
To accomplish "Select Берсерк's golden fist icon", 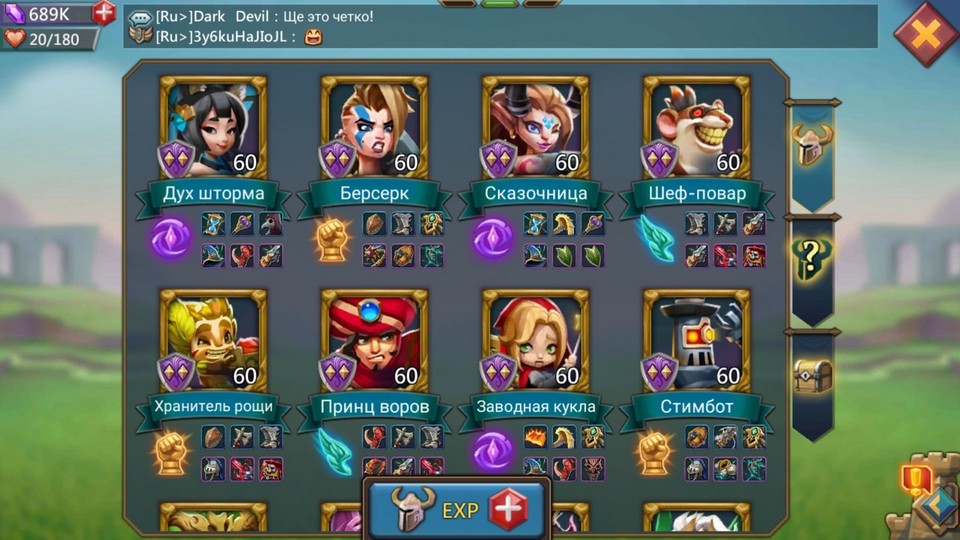I will point(332,240).
